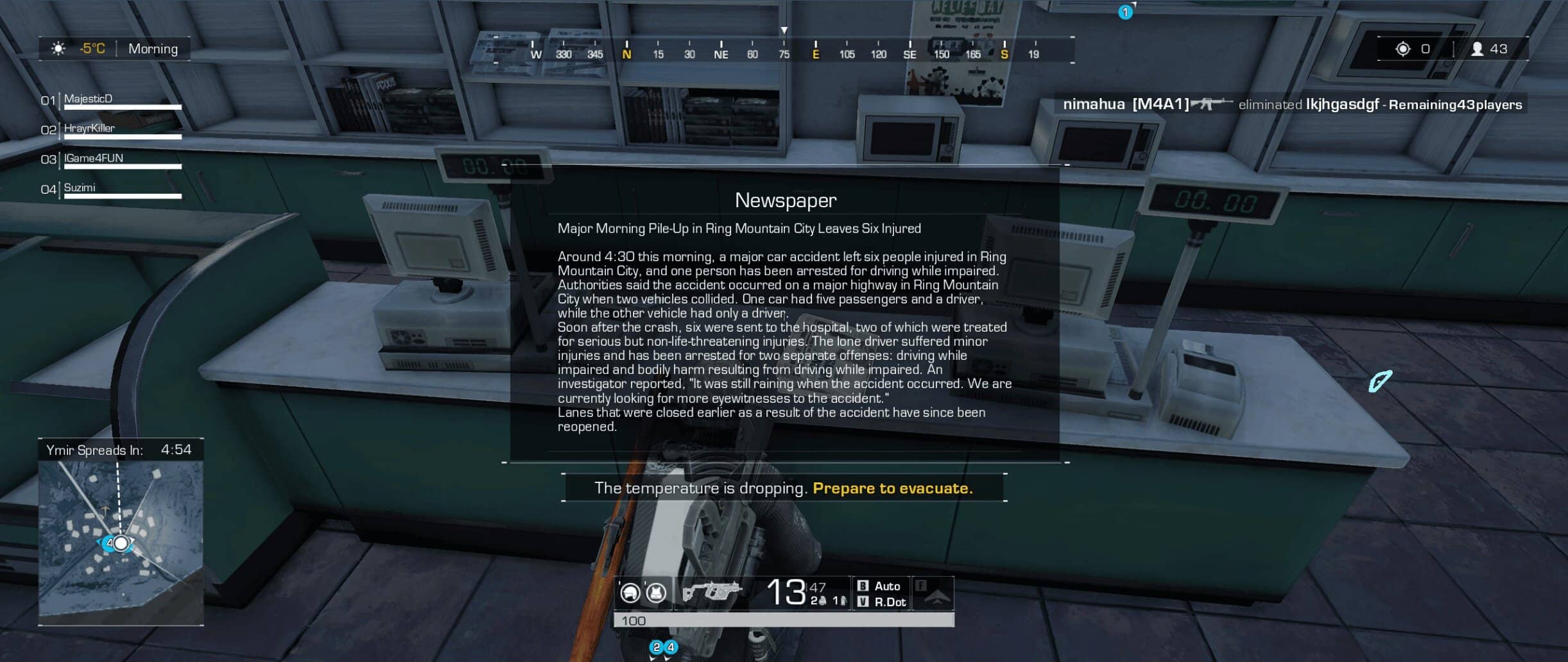1568x662 pixels.
Task: Click the helmet armor icon
Action: coord(630,593)
